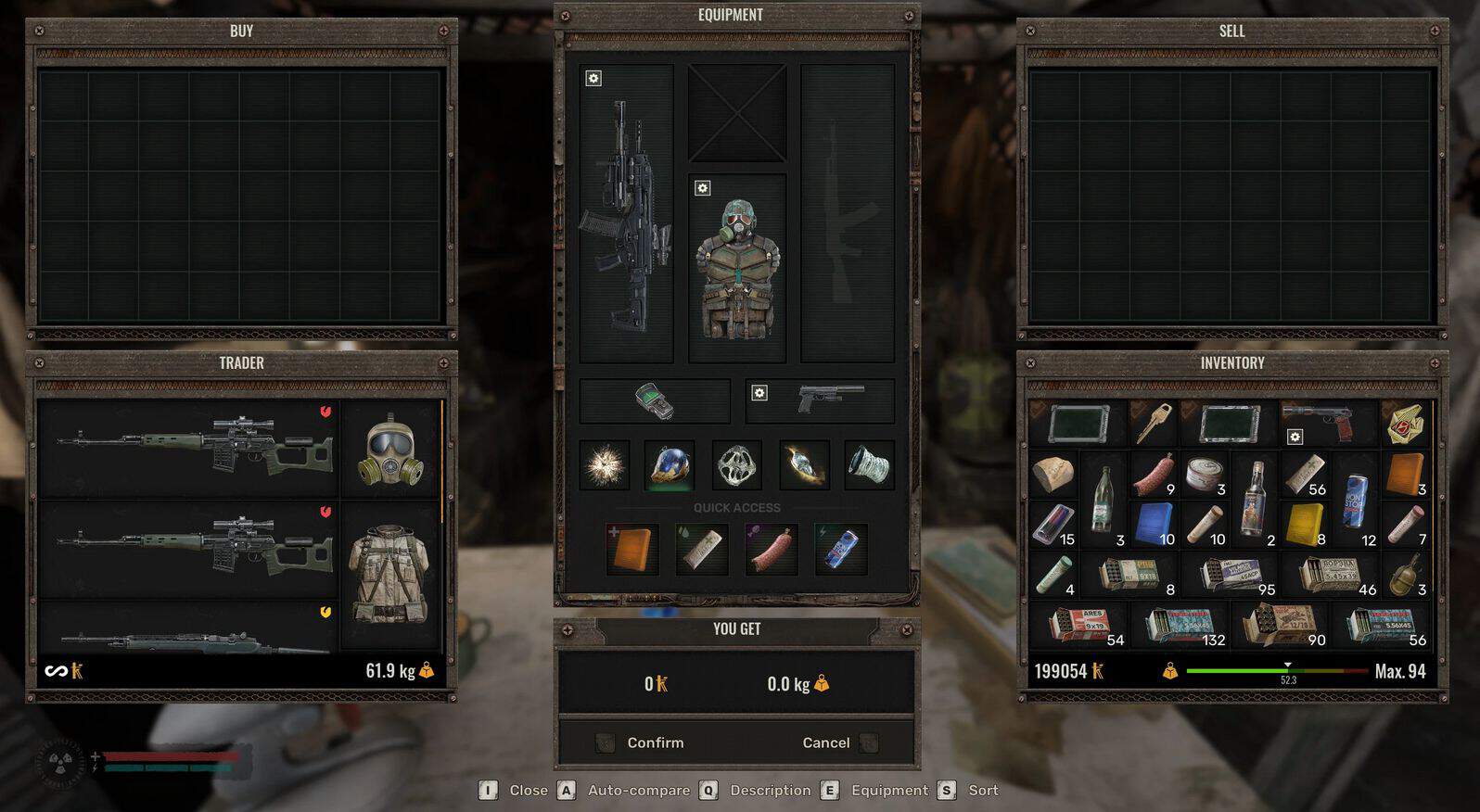Image resolution: width=1480 pixels, height=812 pixels.
Task: Choose the spiky urchin artifact slot
Action: pos(605,465)
